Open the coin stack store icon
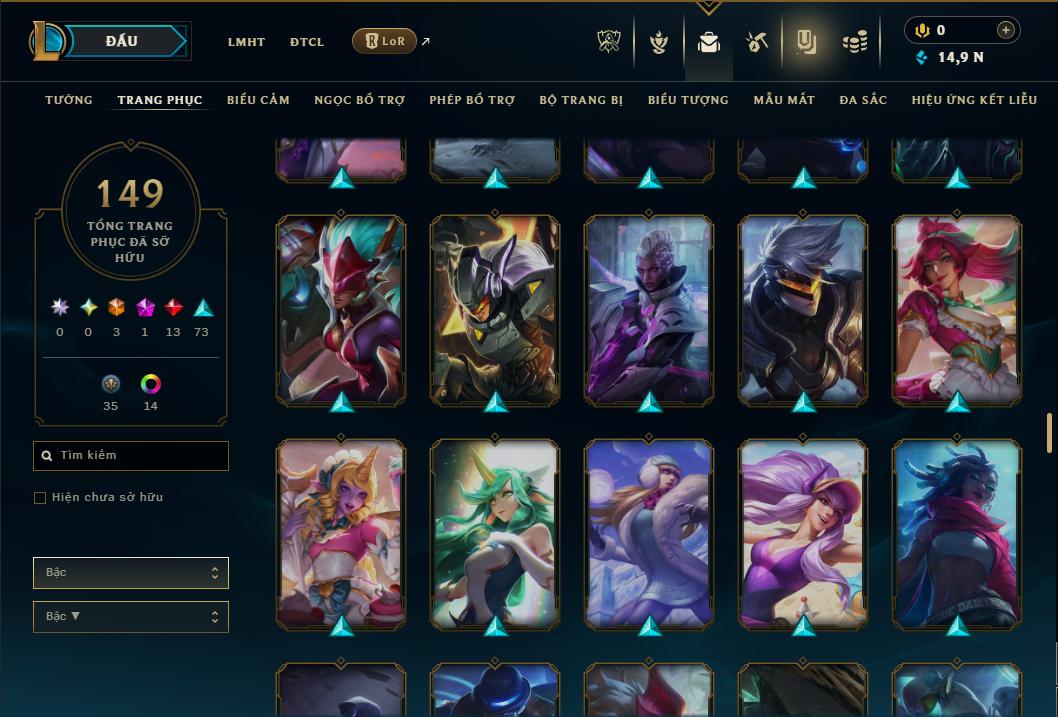1058x717 pixels. (x=854, y=42)
